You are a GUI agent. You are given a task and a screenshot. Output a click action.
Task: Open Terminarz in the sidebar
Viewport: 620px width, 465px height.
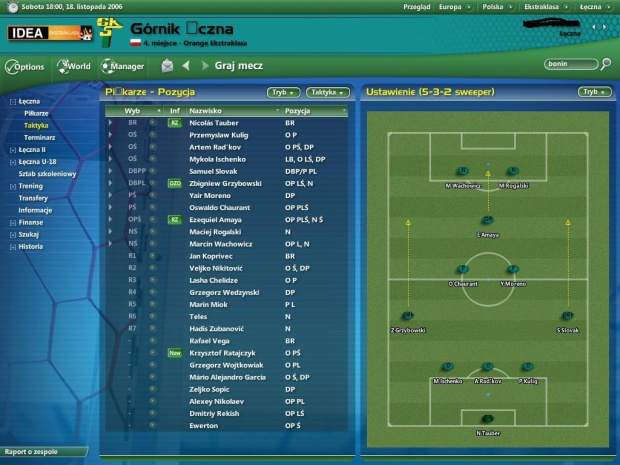40,137
